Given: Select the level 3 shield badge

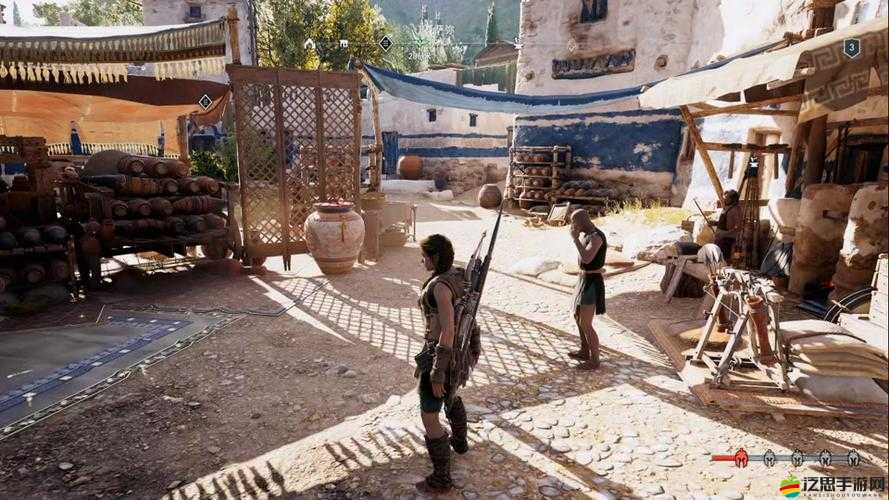Looking at the screenshot, I should pos(851,47).
